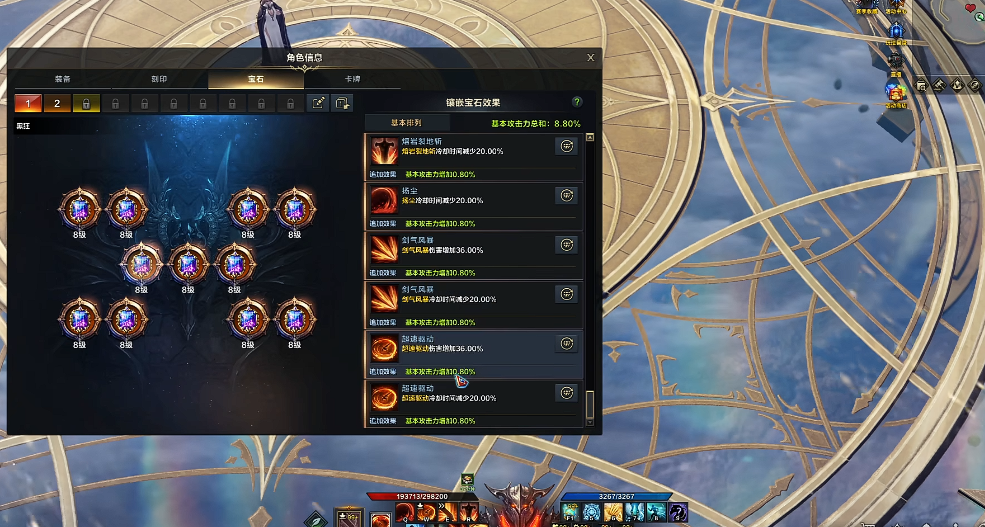Open the 刻印 engravings tab
This screenshot has height=527, width=985.
159,79
